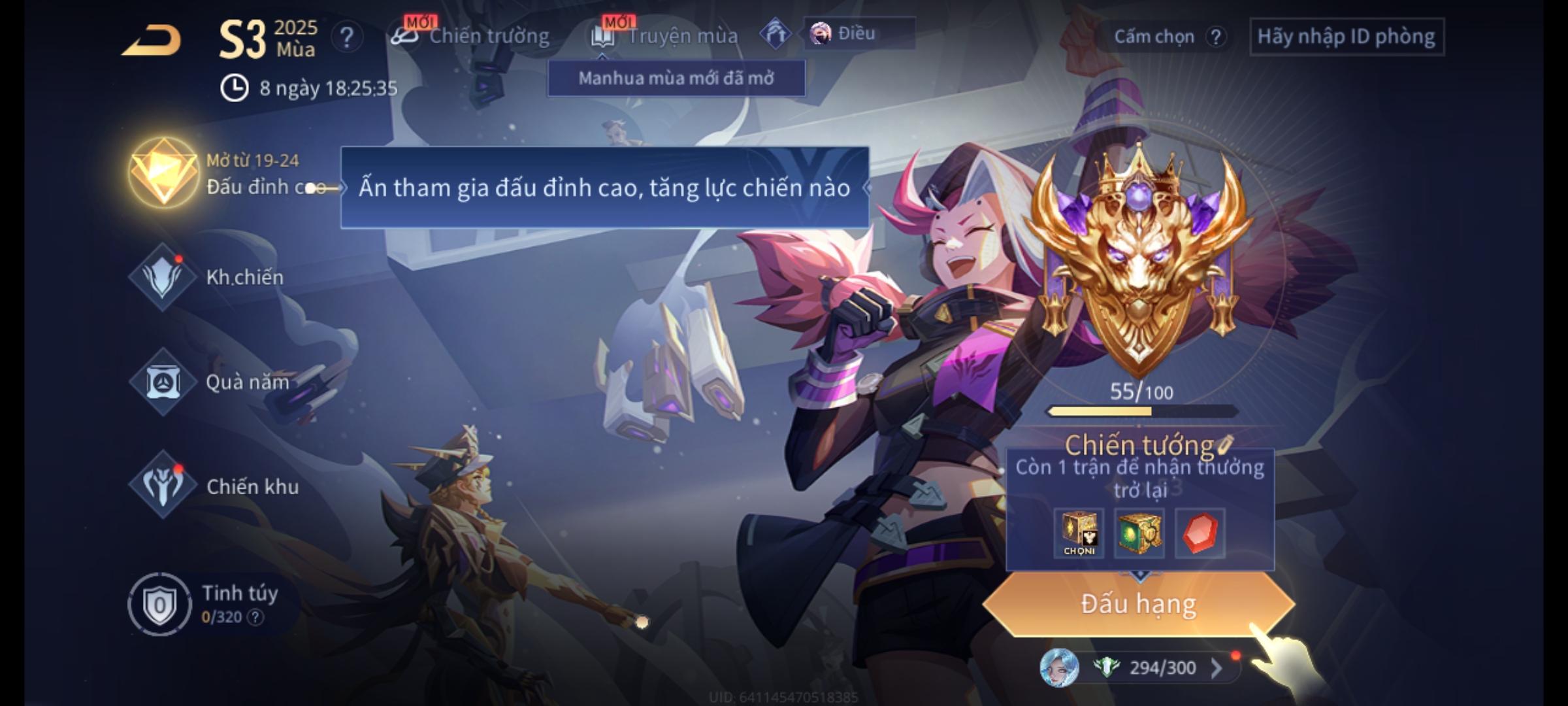This screenshot has height=706, width=1568.
Task: Open the 294/300 hero proficiency arrow
Action: pyautogui.click(x=1216, y=668)
